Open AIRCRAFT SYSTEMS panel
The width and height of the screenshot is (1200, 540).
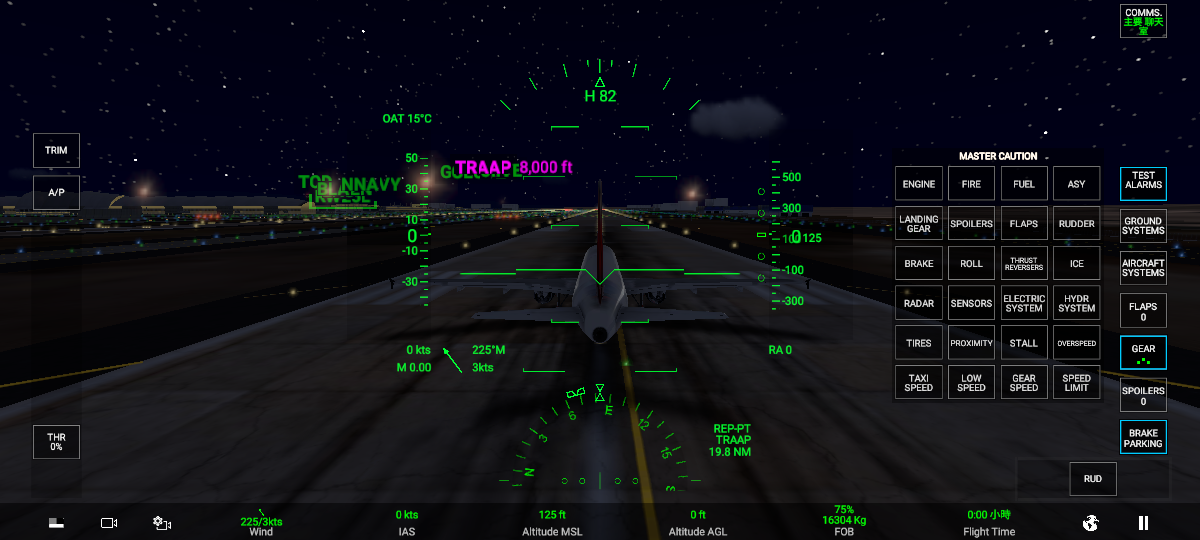point(1143,268)
